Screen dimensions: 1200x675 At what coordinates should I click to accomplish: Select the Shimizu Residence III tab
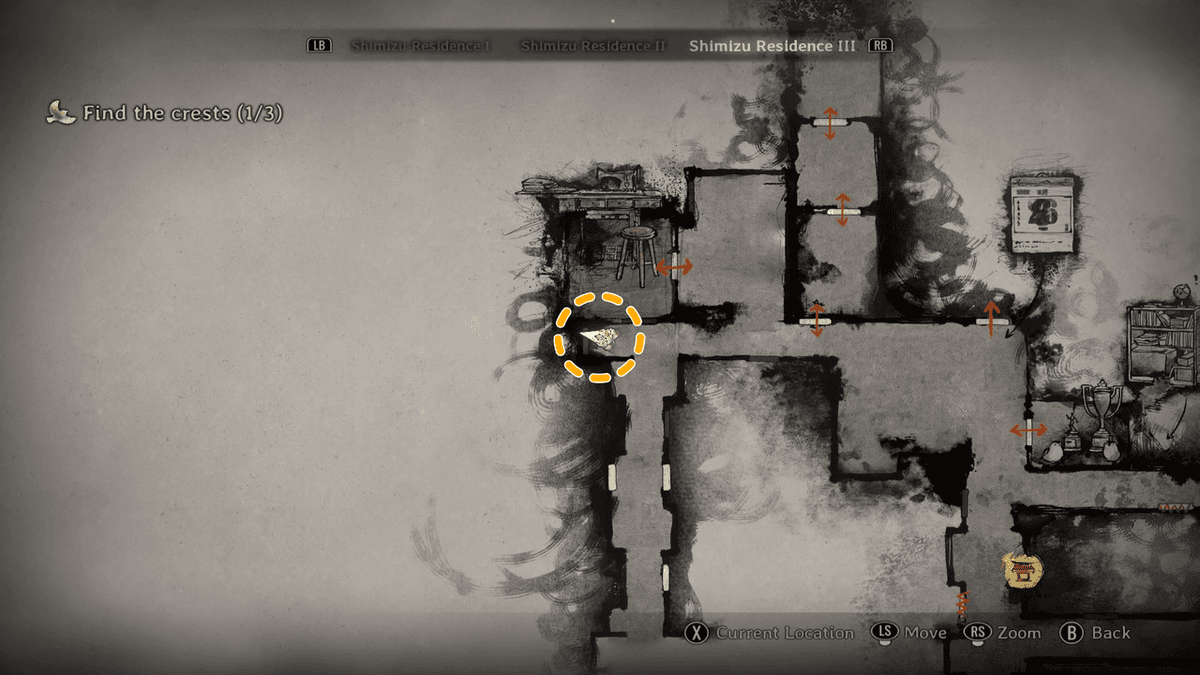(772, 46)
